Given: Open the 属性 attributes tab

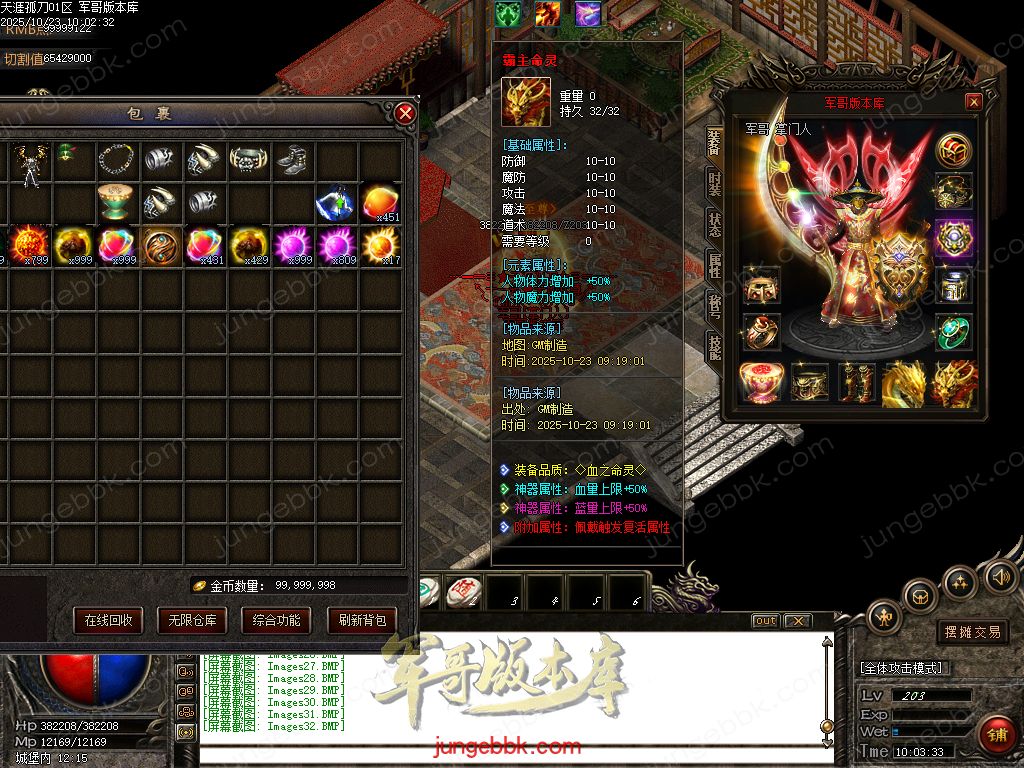Looking at the screenshot, I should (714, 265).
